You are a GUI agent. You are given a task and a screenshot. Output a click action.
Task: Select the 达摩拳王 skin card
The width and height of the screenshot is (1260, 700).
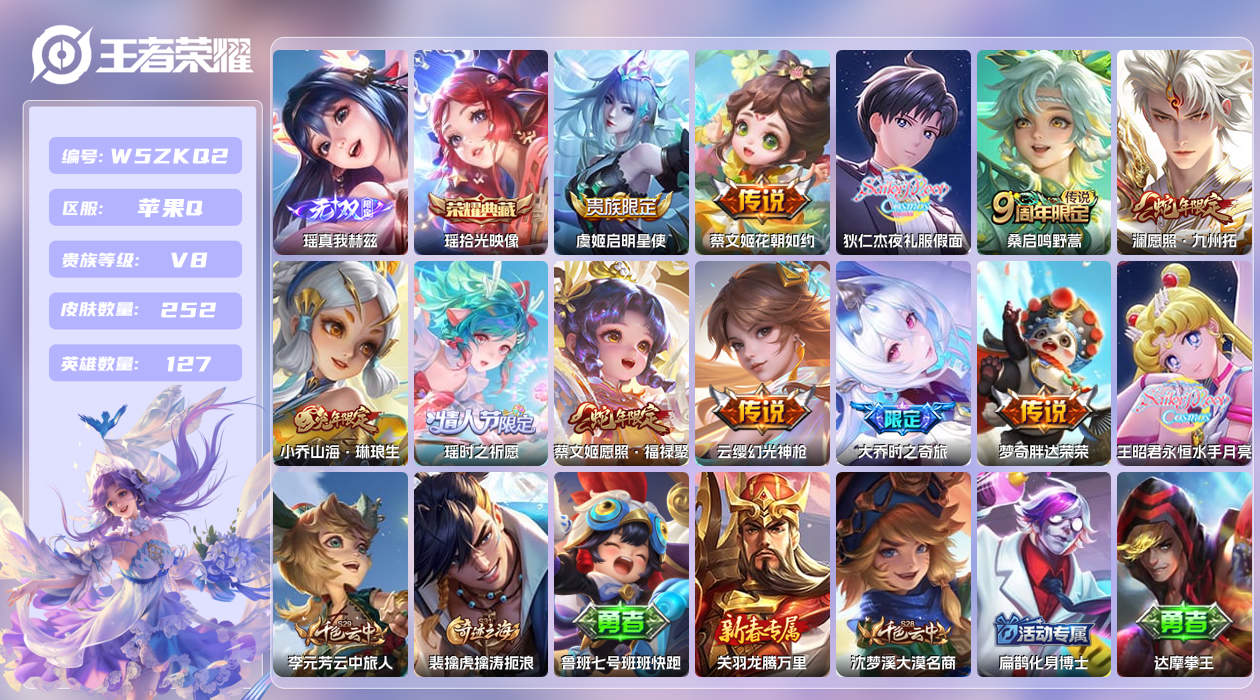click(x=1184, y=574)
